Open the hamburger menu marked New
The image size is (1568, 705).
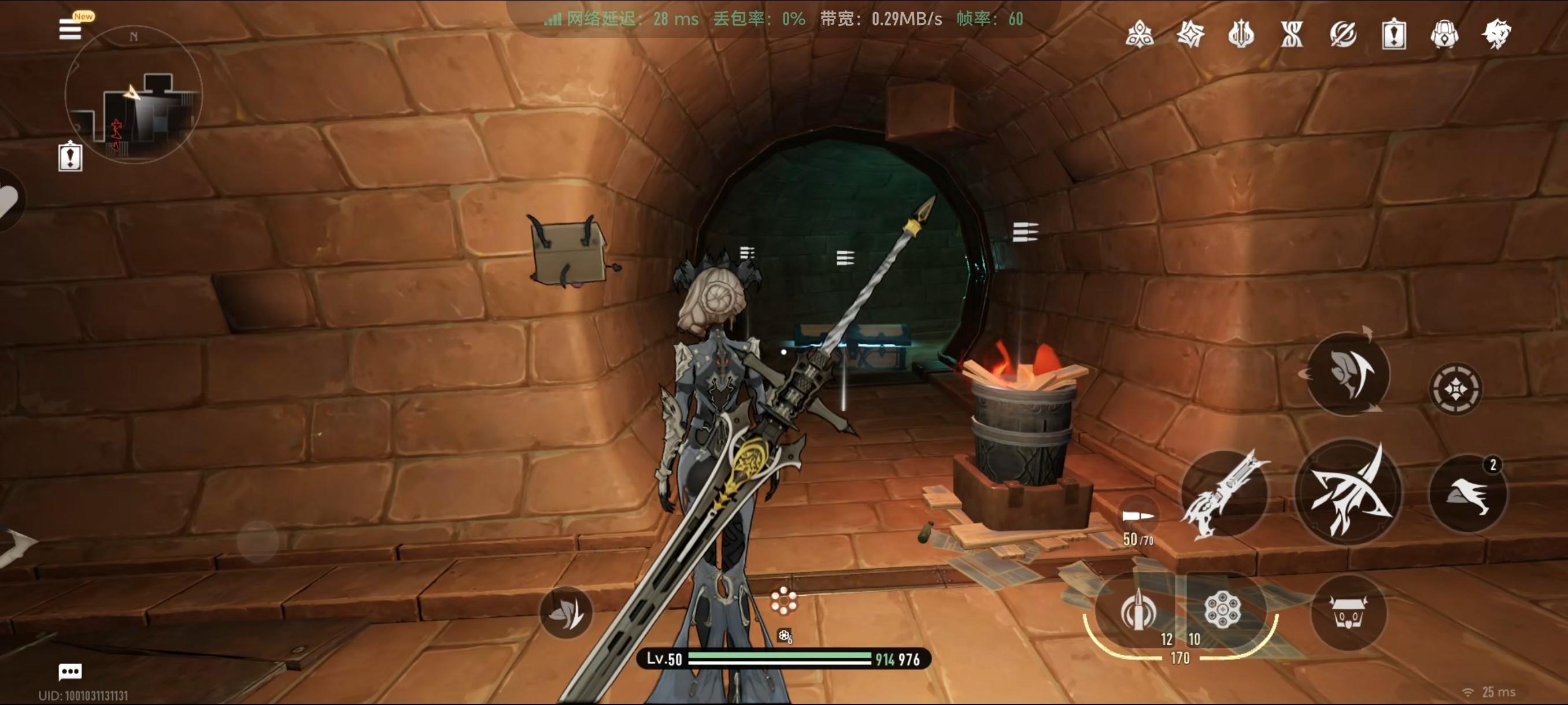[71, 28]
